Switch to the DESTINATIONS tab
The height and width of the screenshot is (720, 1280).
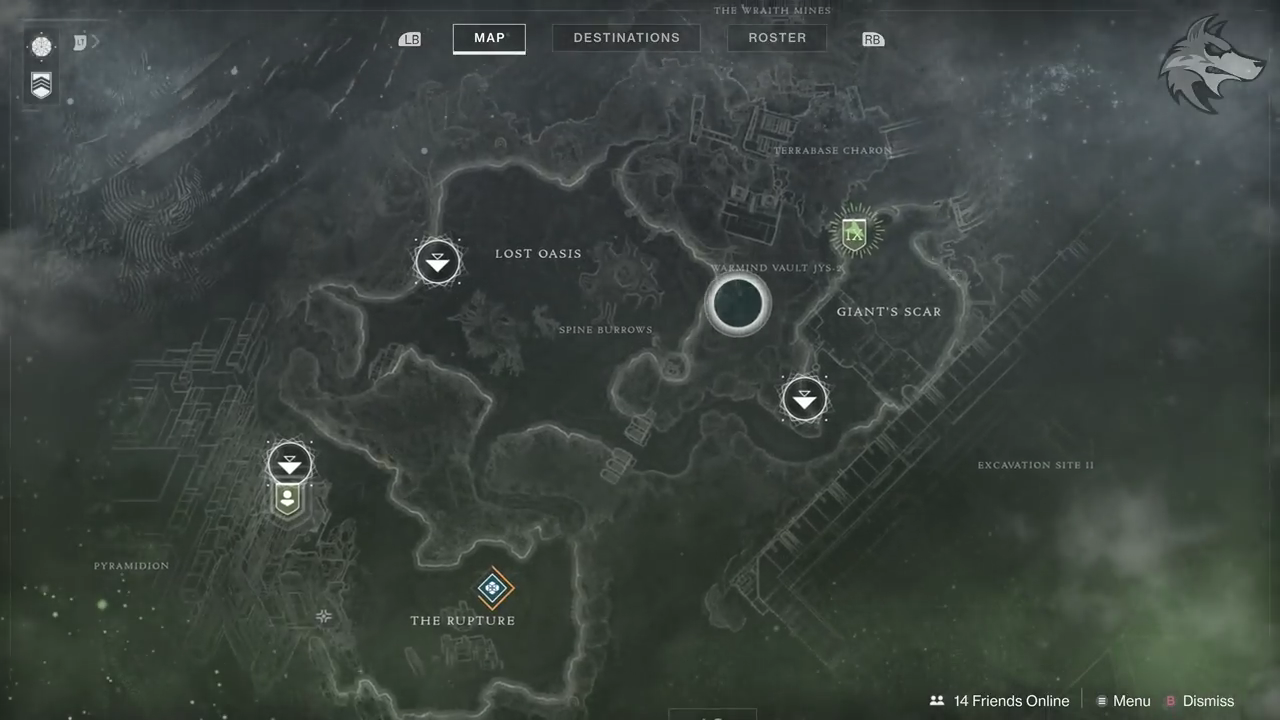point(626,37)
